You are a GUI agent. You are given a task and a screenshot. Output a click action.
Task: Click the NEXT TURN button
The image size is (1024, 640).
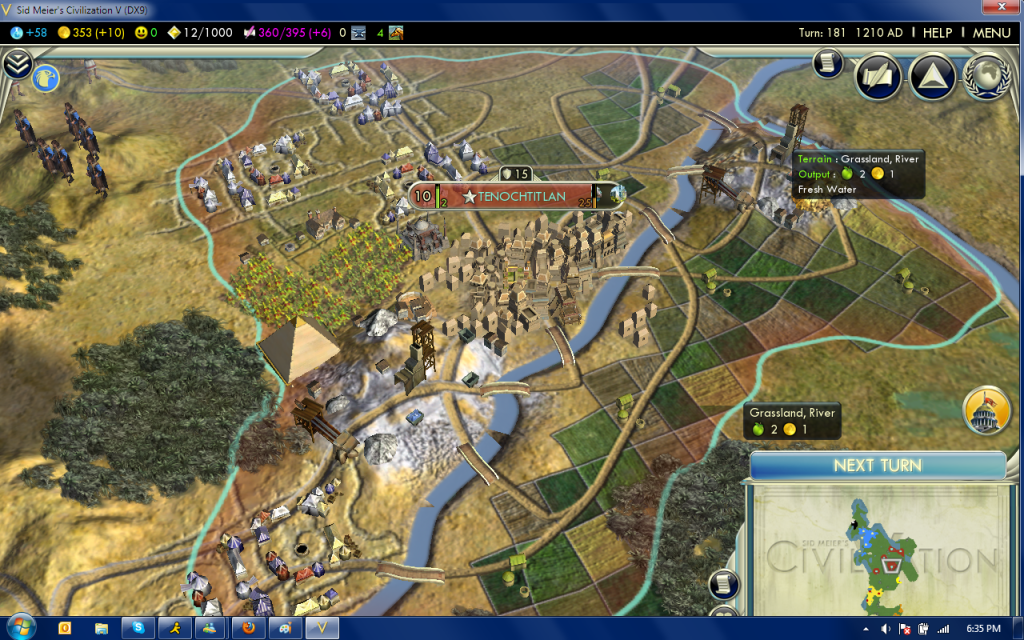pyautogui.click(x=877, y=466)
